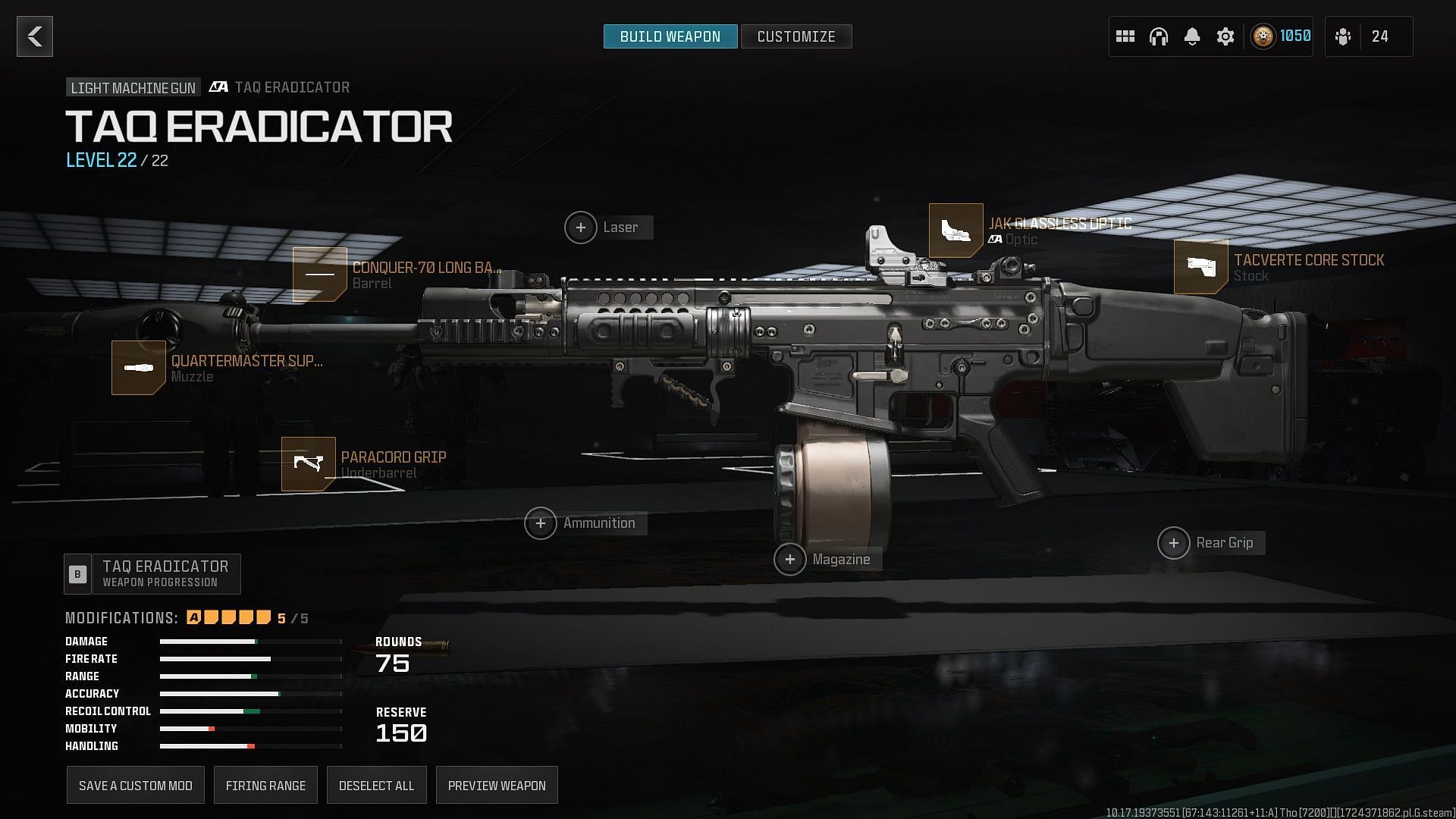The width and height of the screenshot is (1456, 819).
Task: Change the Tacverte Core Stock attachment
Action: [1200, 267]
